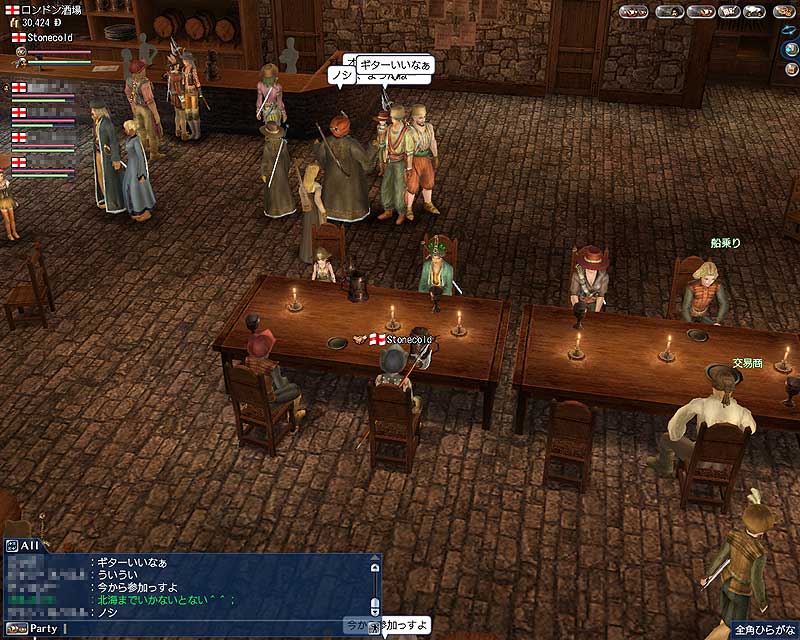Activate the blue ring icon on the right edge

pyautogui.click(x=788, y=30)
